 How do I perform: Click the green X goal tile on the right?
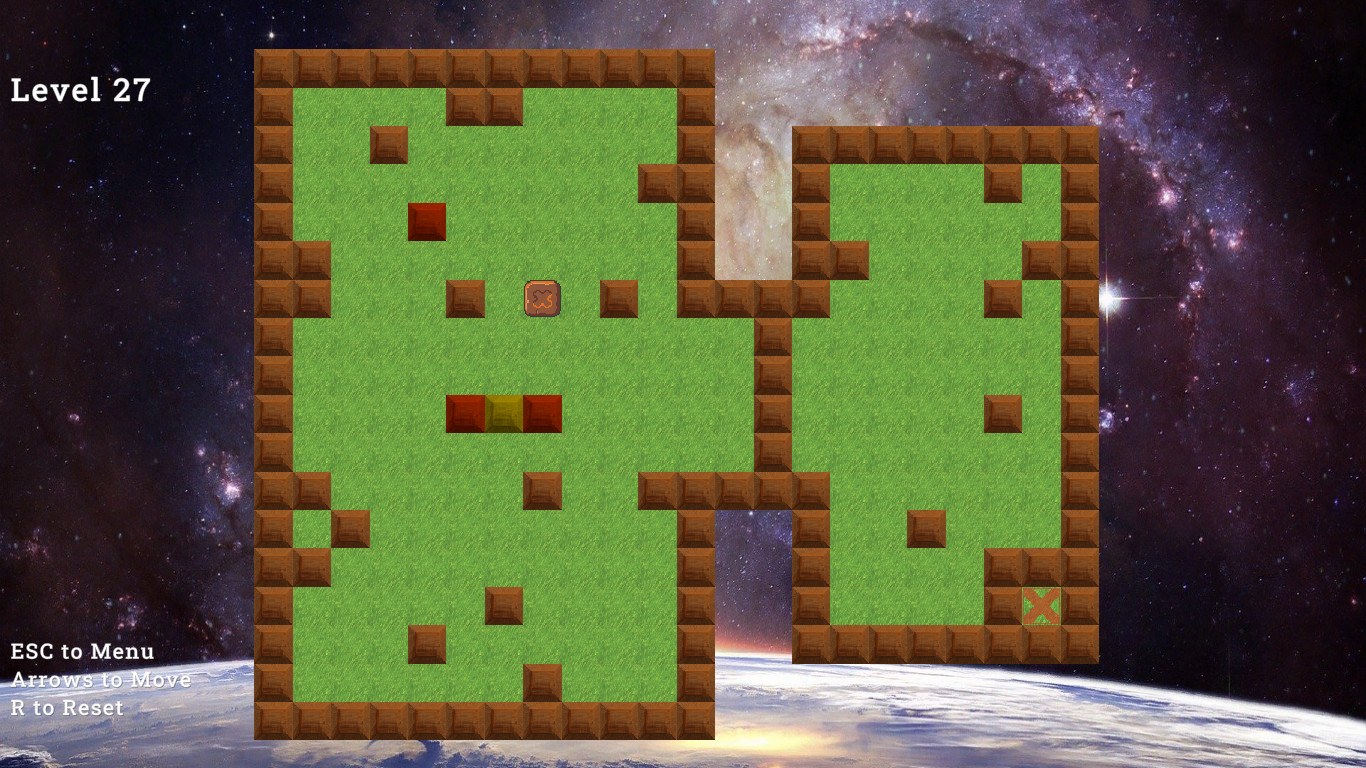(x=1042, y=603)
